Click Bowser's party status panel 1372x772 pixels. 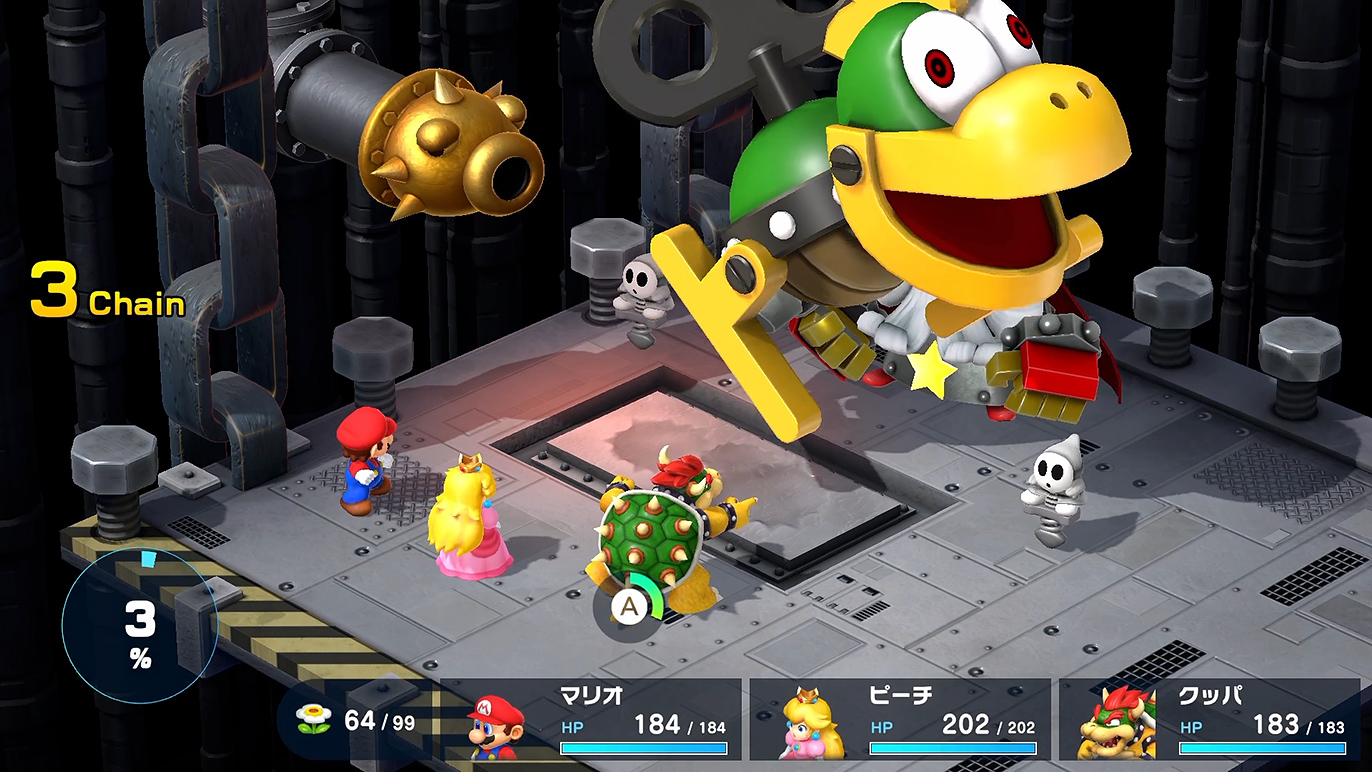coord(1216,719)
